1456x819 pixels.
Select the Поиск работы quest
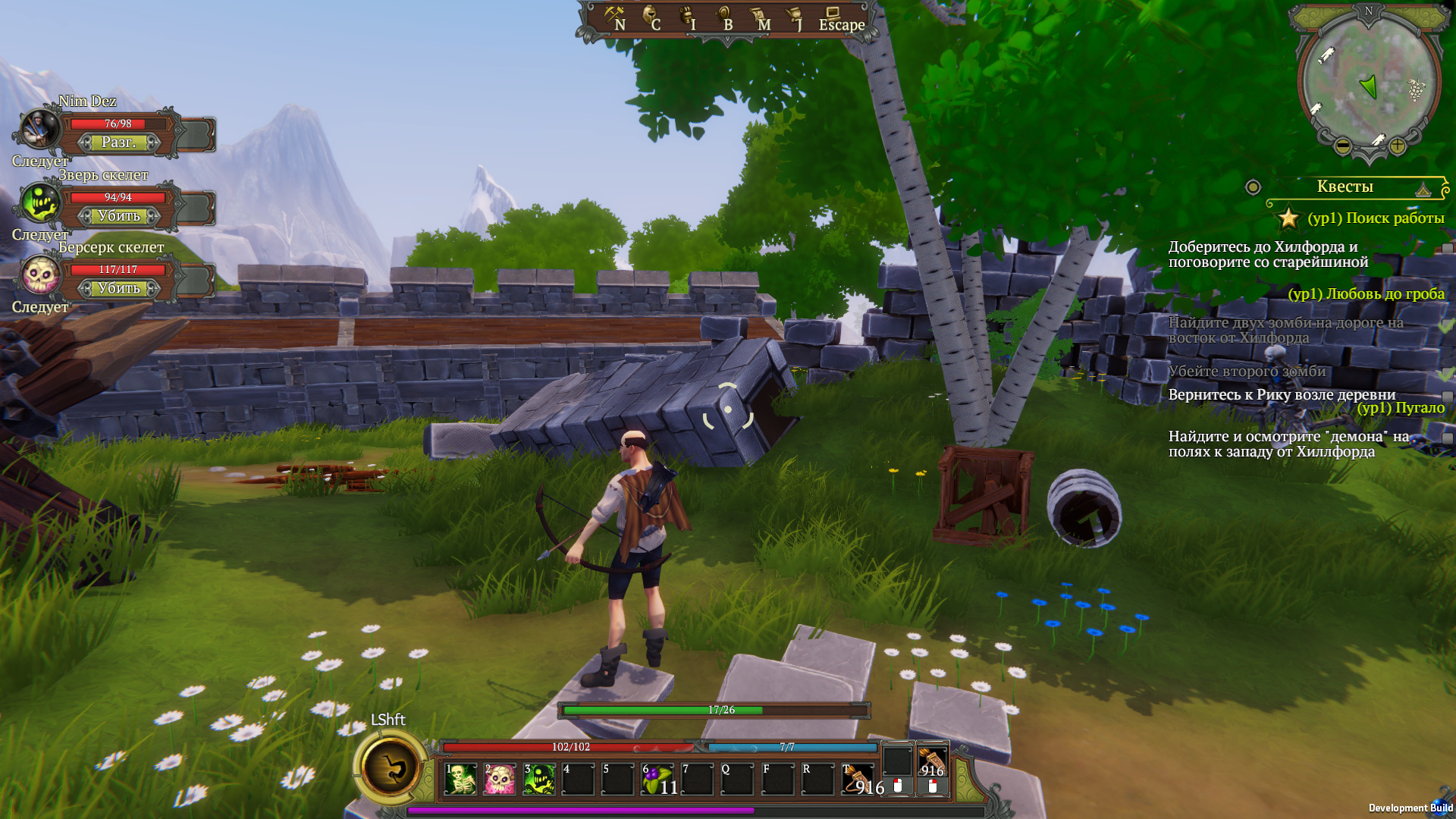coord(1376,218)
